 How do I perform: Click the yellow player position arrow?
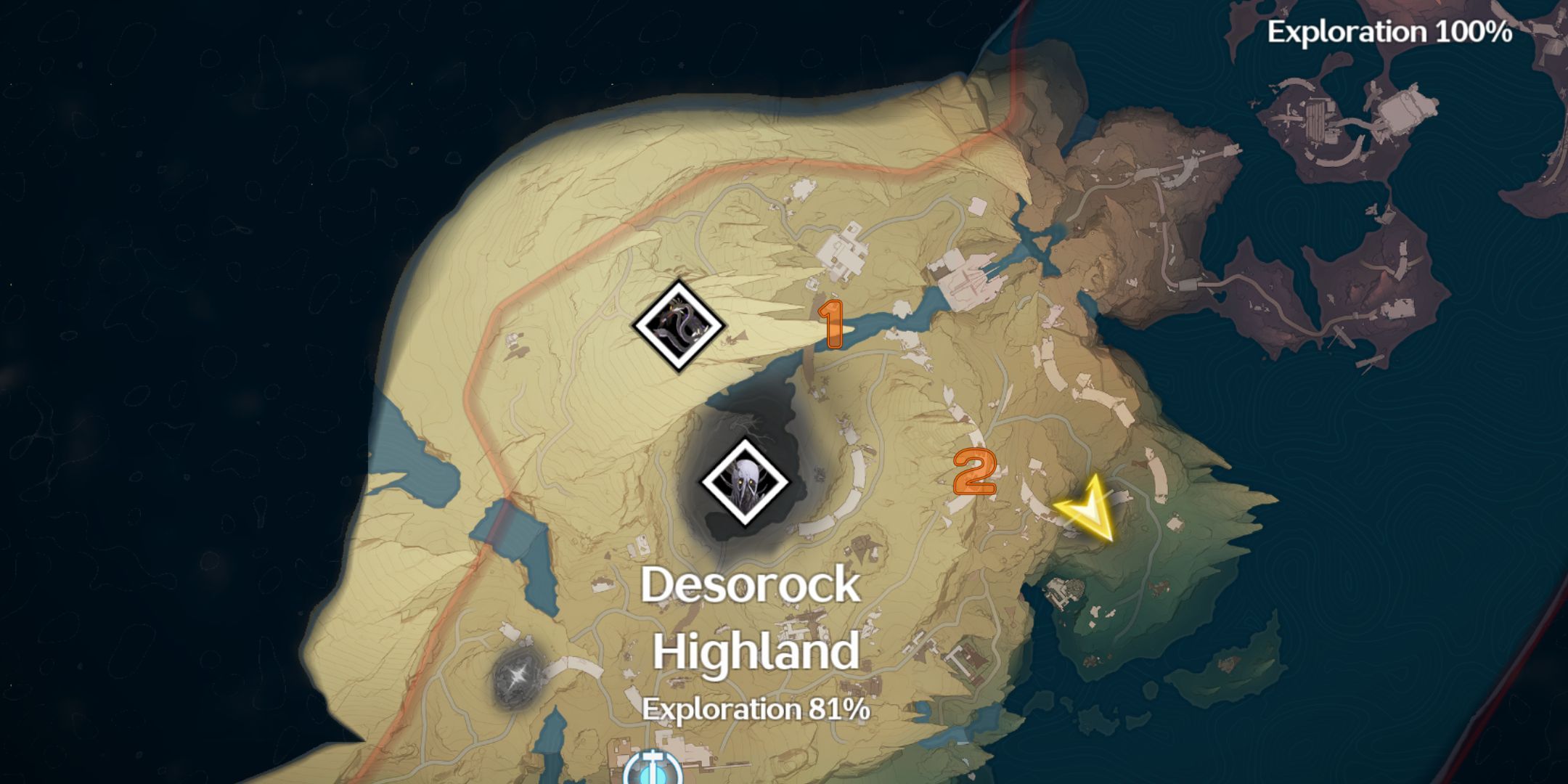(1087, 510)
